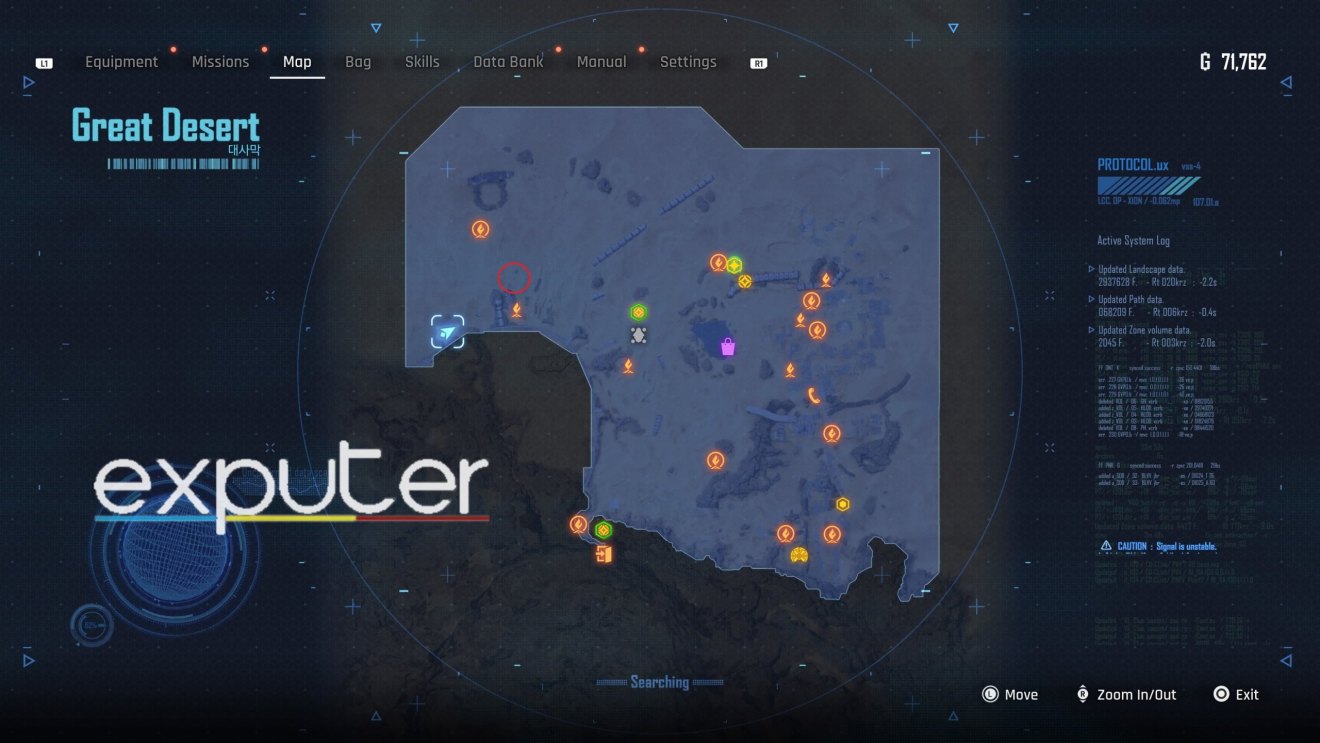Click the yellow dome-shaped map marker
Screen dimensions: 1320x743
pos(798,555)
